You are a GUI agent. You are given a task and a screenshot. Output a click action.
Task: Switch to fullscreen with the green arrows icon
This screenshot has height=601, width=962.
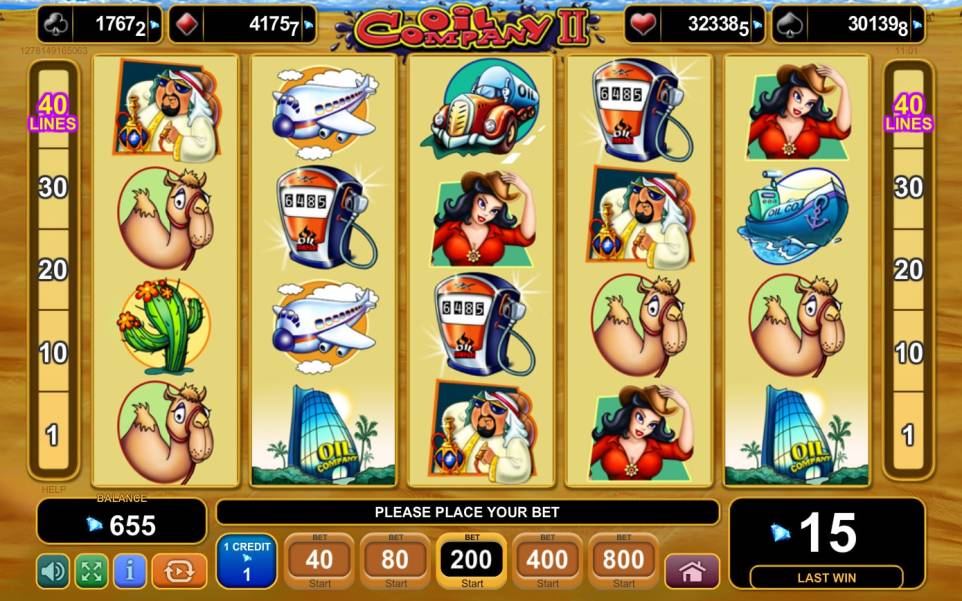(x=91, y=571)
